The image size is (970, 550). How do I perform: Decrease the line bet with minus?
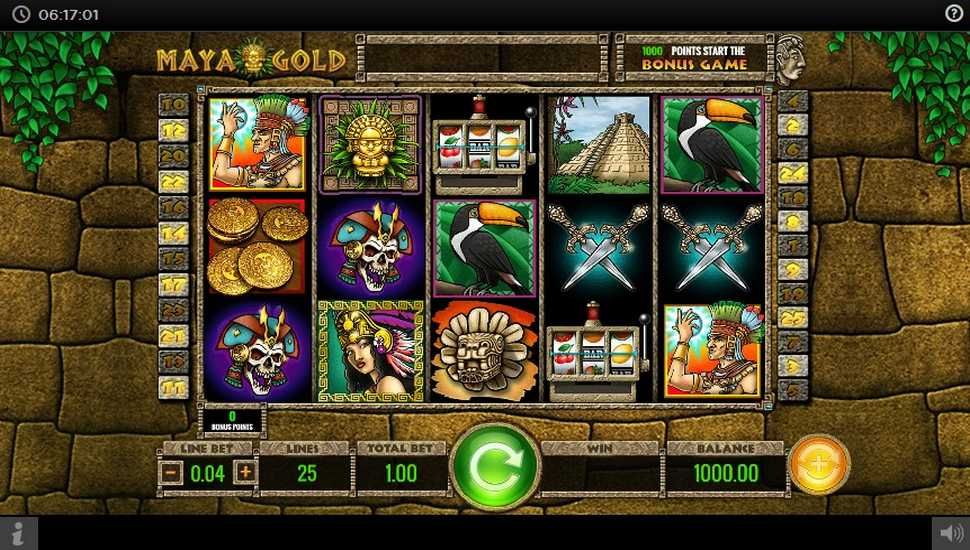point(171,473)
